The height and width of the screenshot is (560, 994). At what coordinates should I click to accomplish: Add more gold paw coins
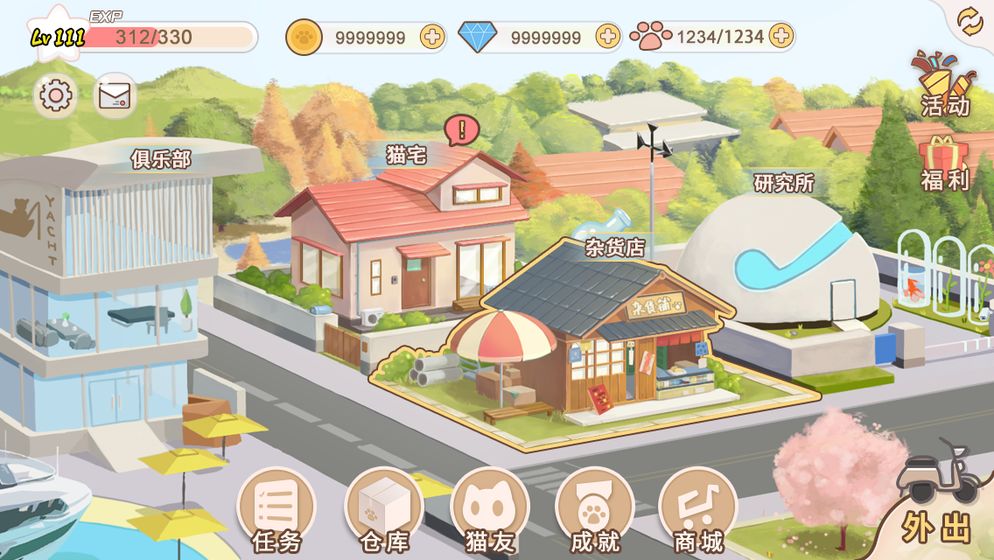tap(432, 37)
